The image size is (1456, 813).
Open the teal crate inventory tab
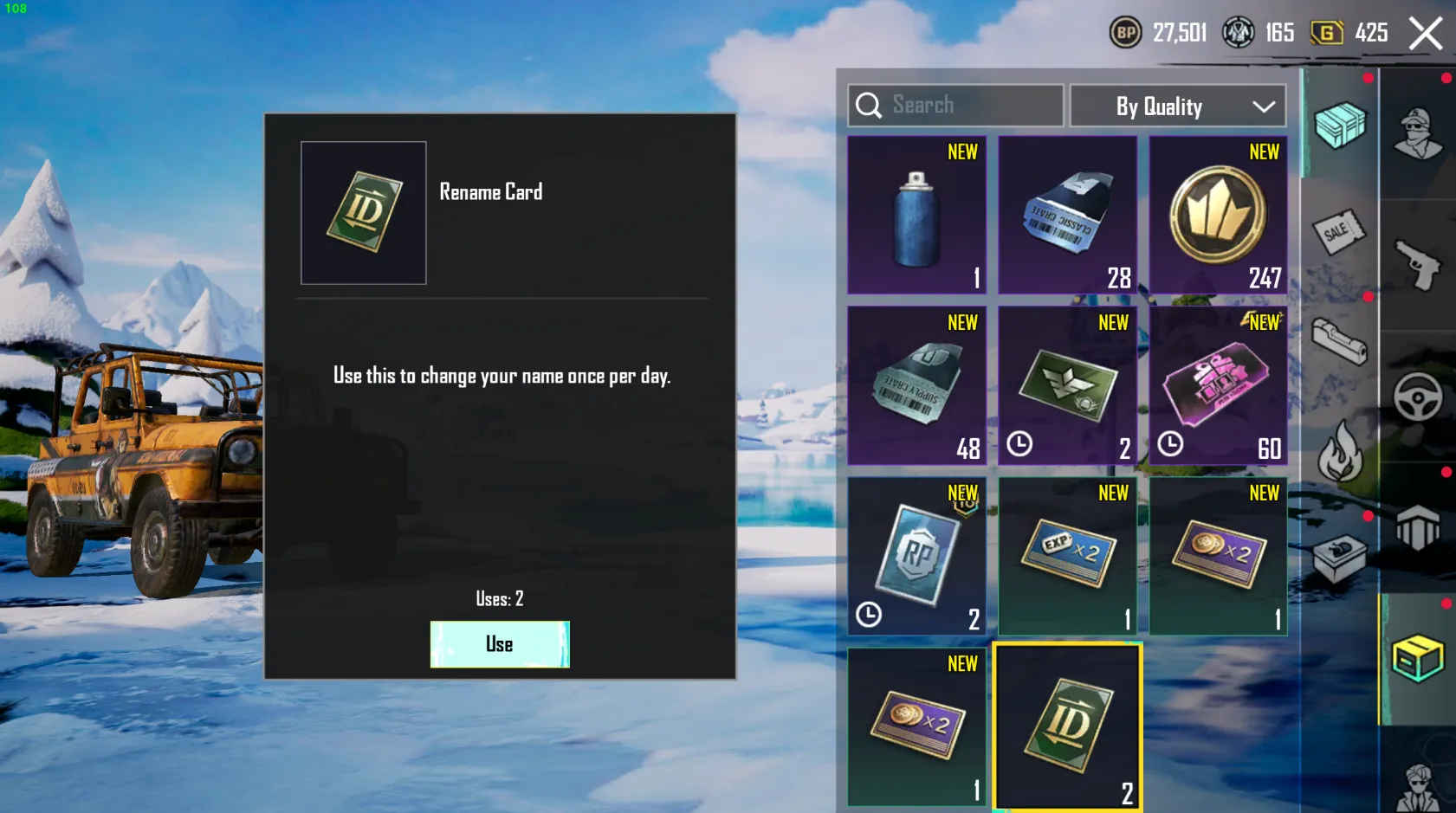pyautogui.click(x=1341, y=126)
